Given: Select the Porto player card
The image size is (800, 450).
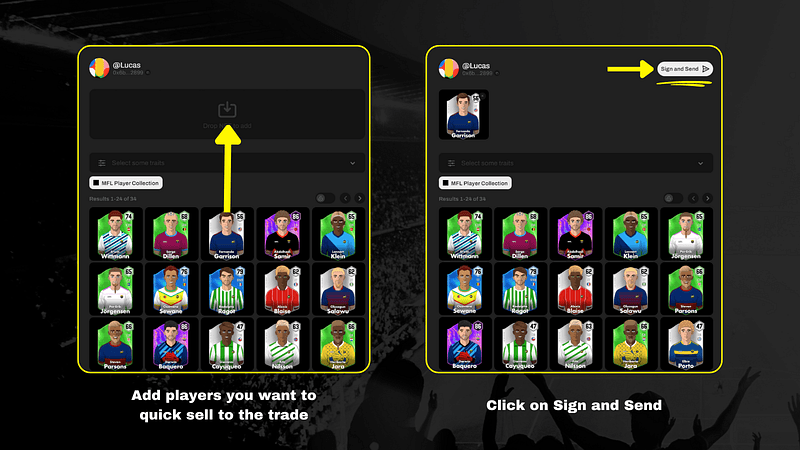Looking at the screenshot, I should coord(686,345).
